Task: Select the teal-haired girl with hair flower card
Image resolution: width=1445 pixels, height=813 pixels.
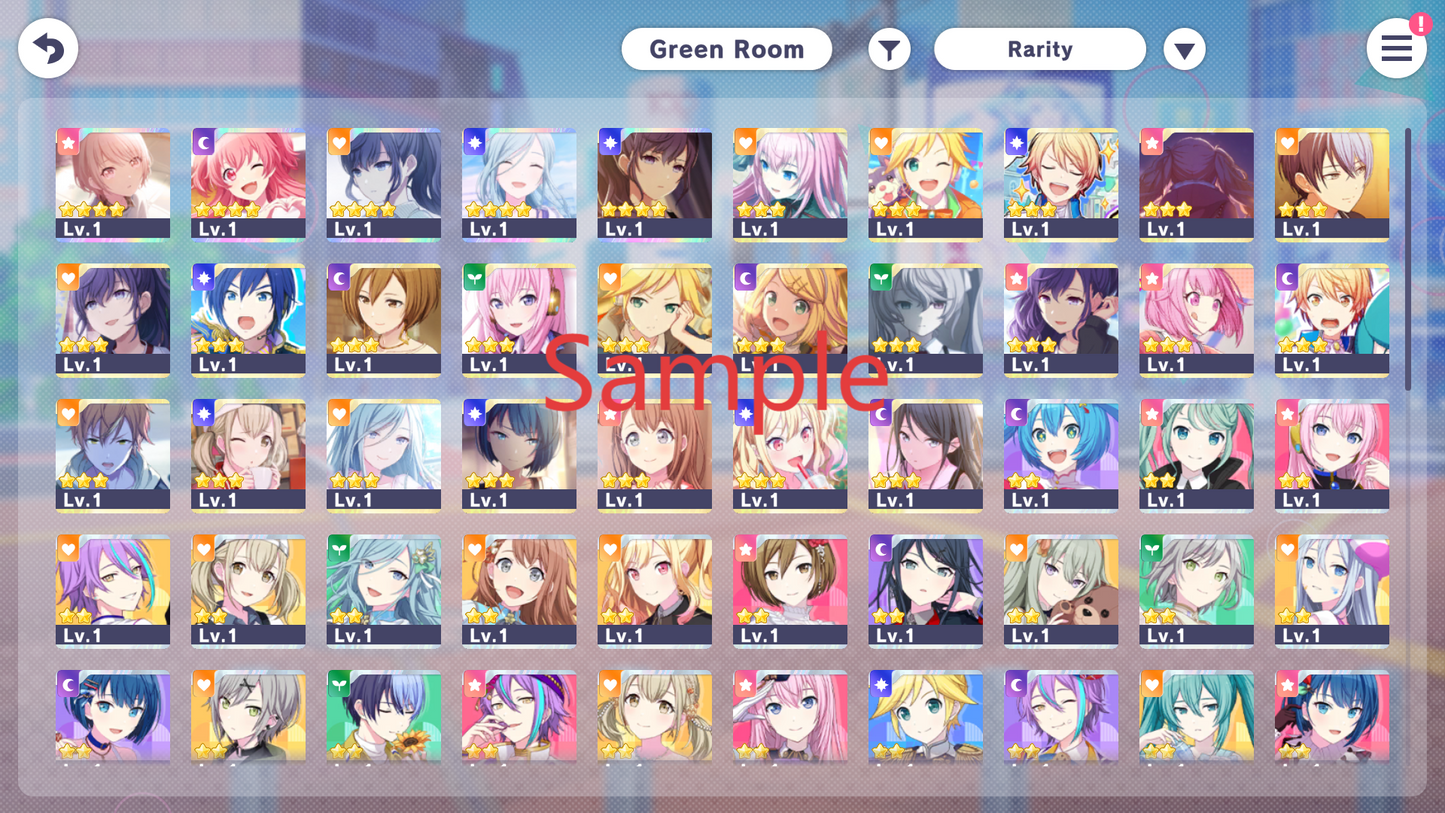Action: tap(384, 590)
